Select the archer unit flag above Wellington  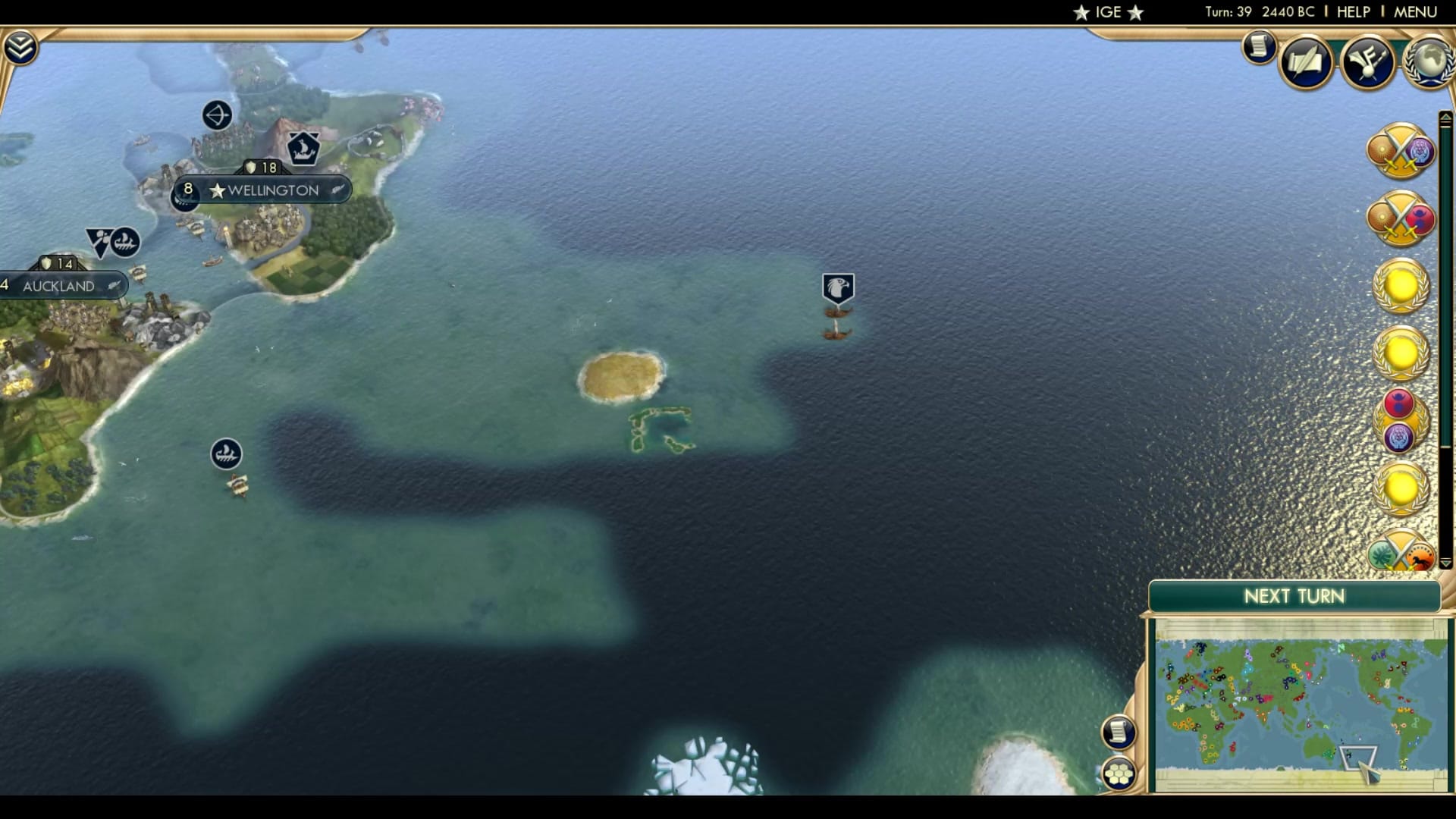click(x=217, y=114)
